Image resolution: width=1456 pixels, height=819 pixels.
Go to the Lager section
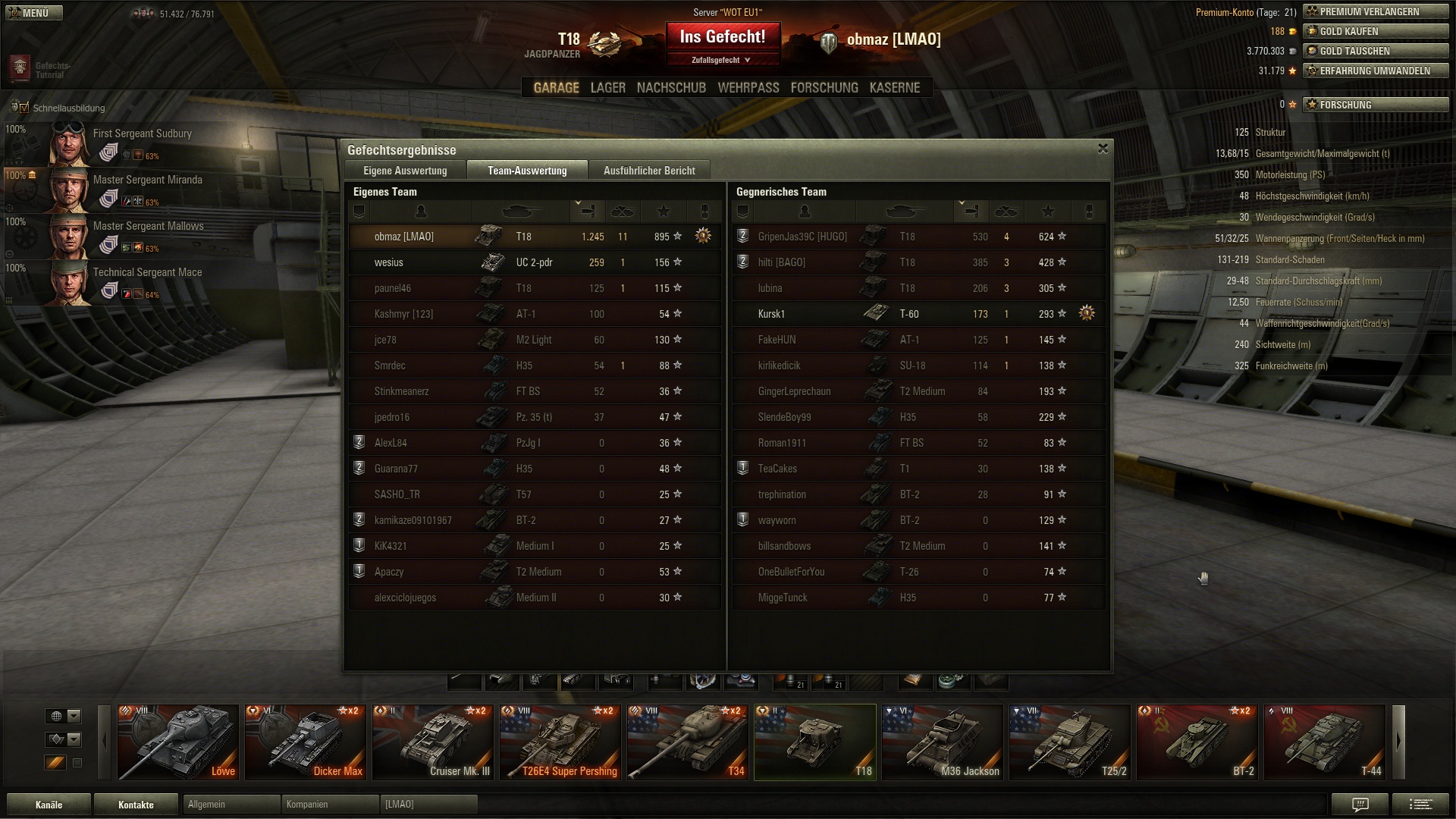coord(608,88)
